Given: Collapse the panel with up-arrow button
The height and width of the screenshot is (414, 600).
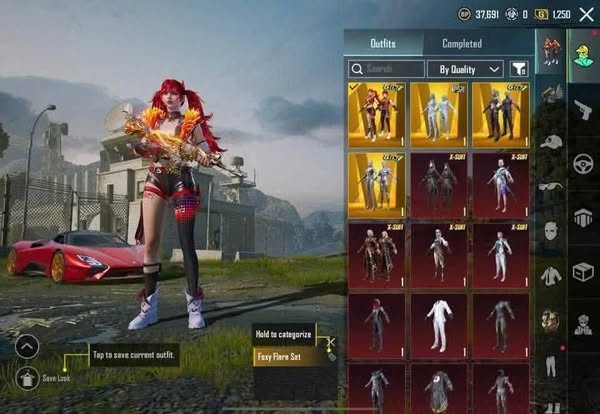Looking at the screenshot, I should [27, 346].
